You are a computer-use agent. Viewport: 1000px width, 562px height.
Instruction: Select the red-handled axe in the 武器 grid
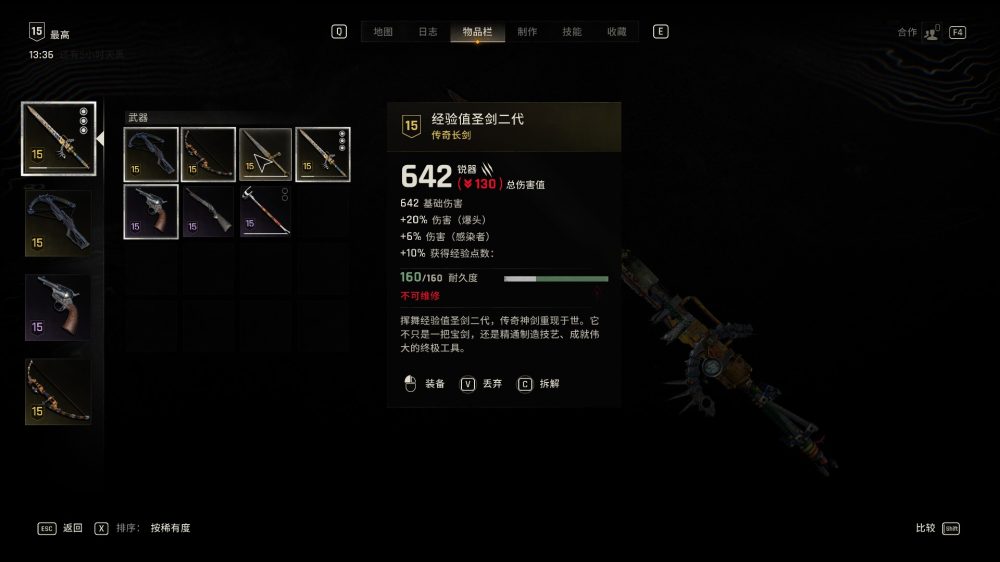pos(265,211)
